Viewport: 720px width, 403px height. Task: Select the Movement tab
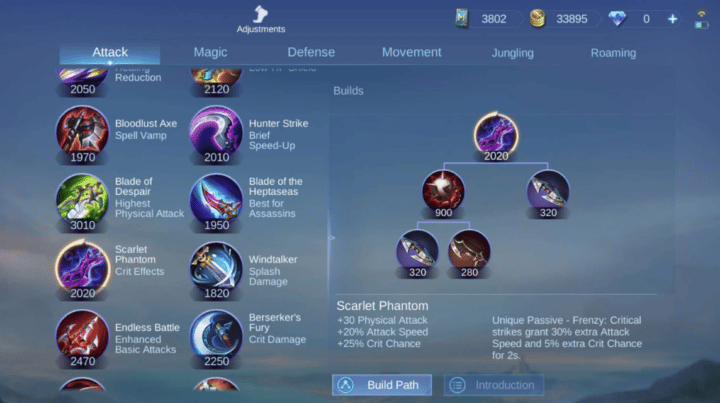[411, 52]
